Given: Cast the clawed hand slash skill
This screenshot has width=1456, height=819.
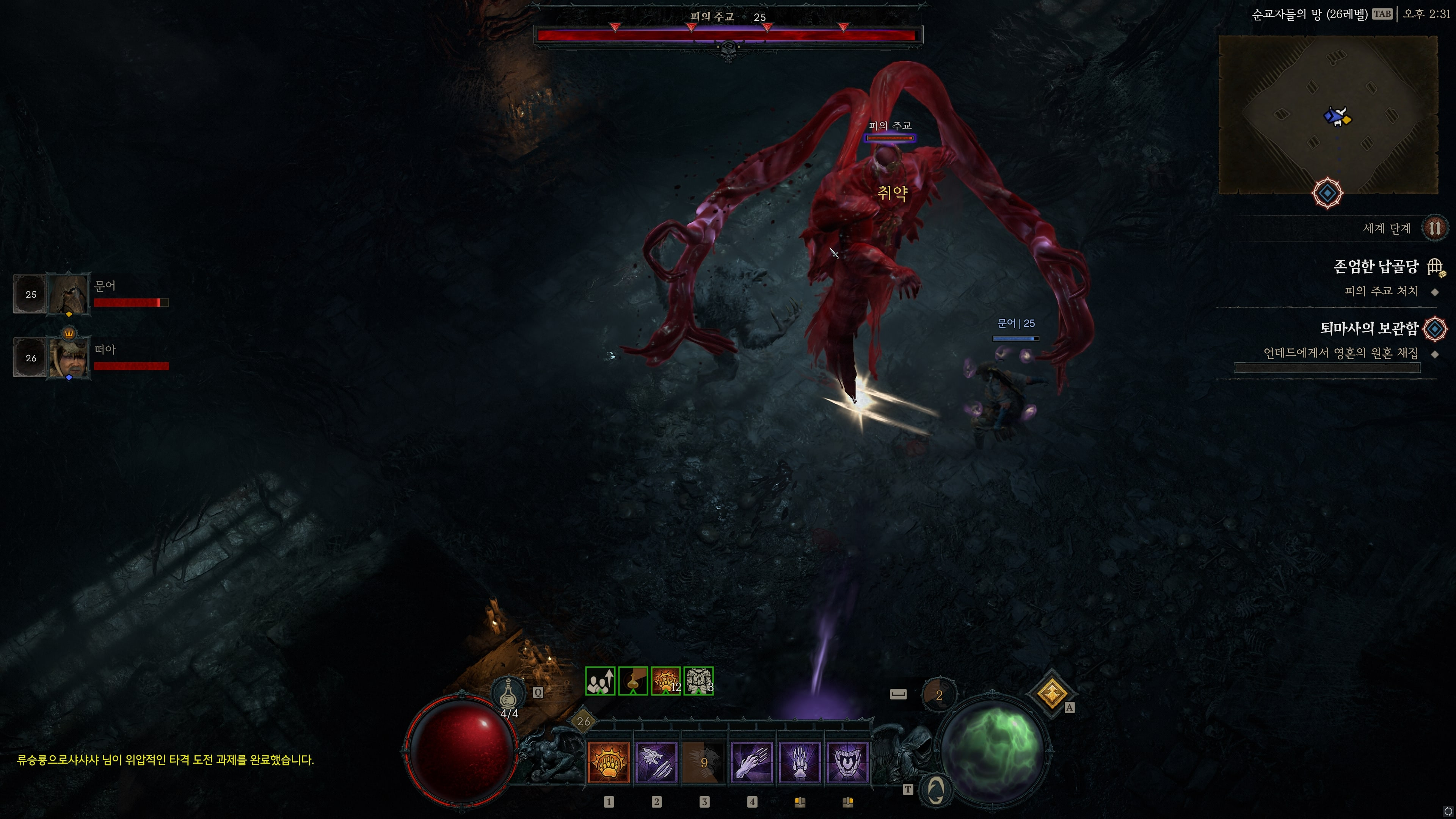Looking at the screenshot, I should pyautogui.click(x=752, y=762).
